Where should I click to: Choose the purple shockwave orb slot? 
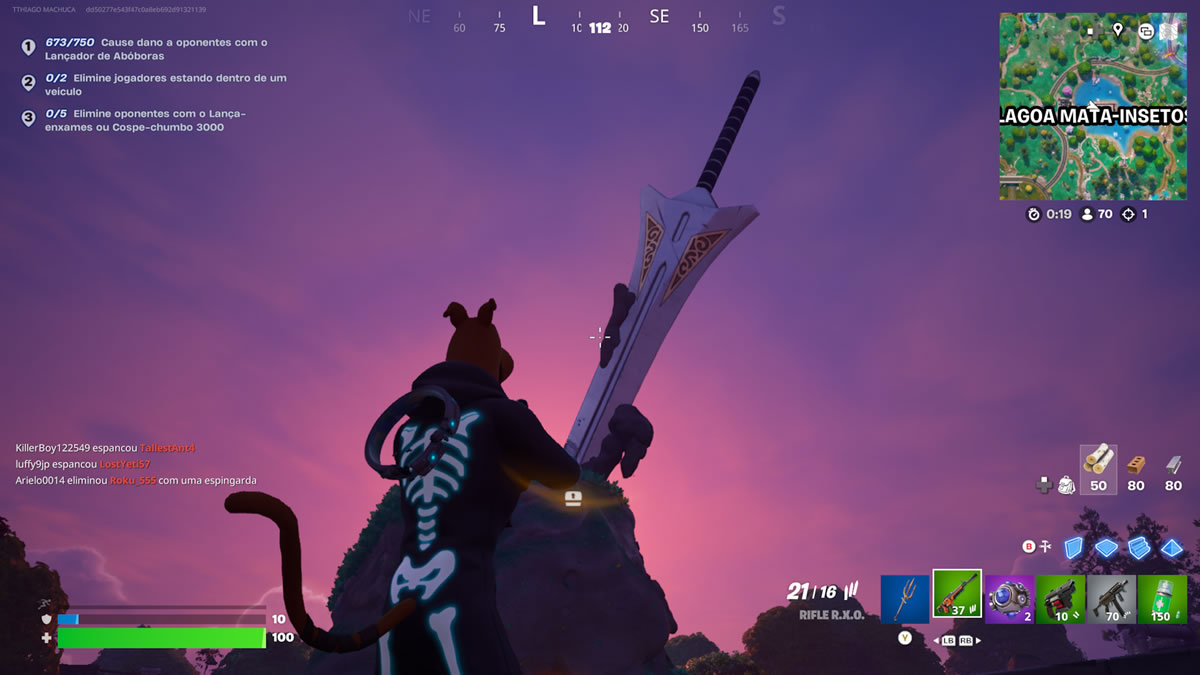(x=1009, y=599)
